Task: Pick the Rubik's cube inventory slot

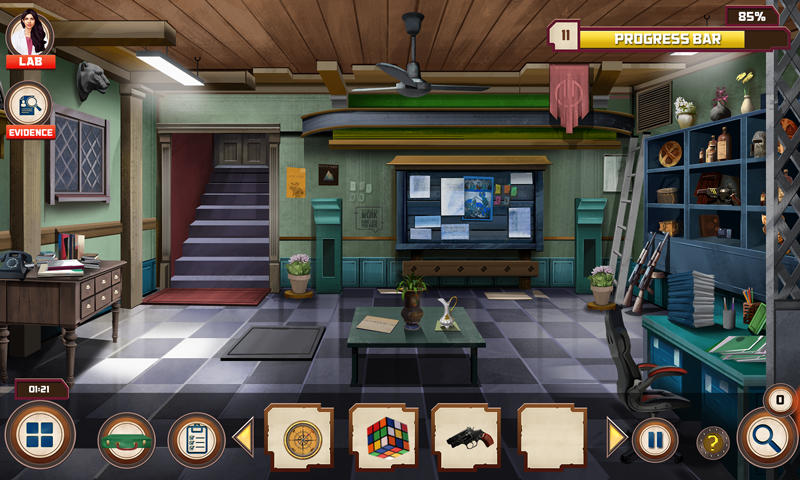Action: click(x=384, y=438)
